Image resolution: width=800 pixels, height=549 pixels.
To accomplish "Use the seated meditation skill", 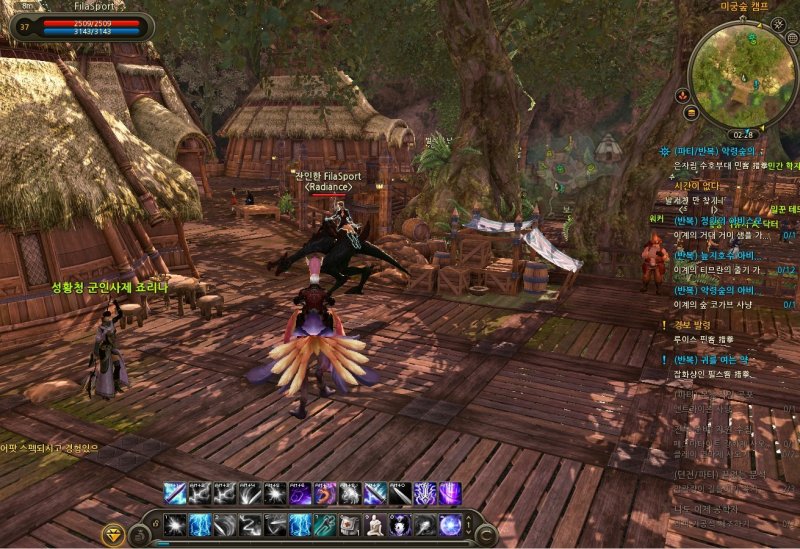I will coord(374,525).
